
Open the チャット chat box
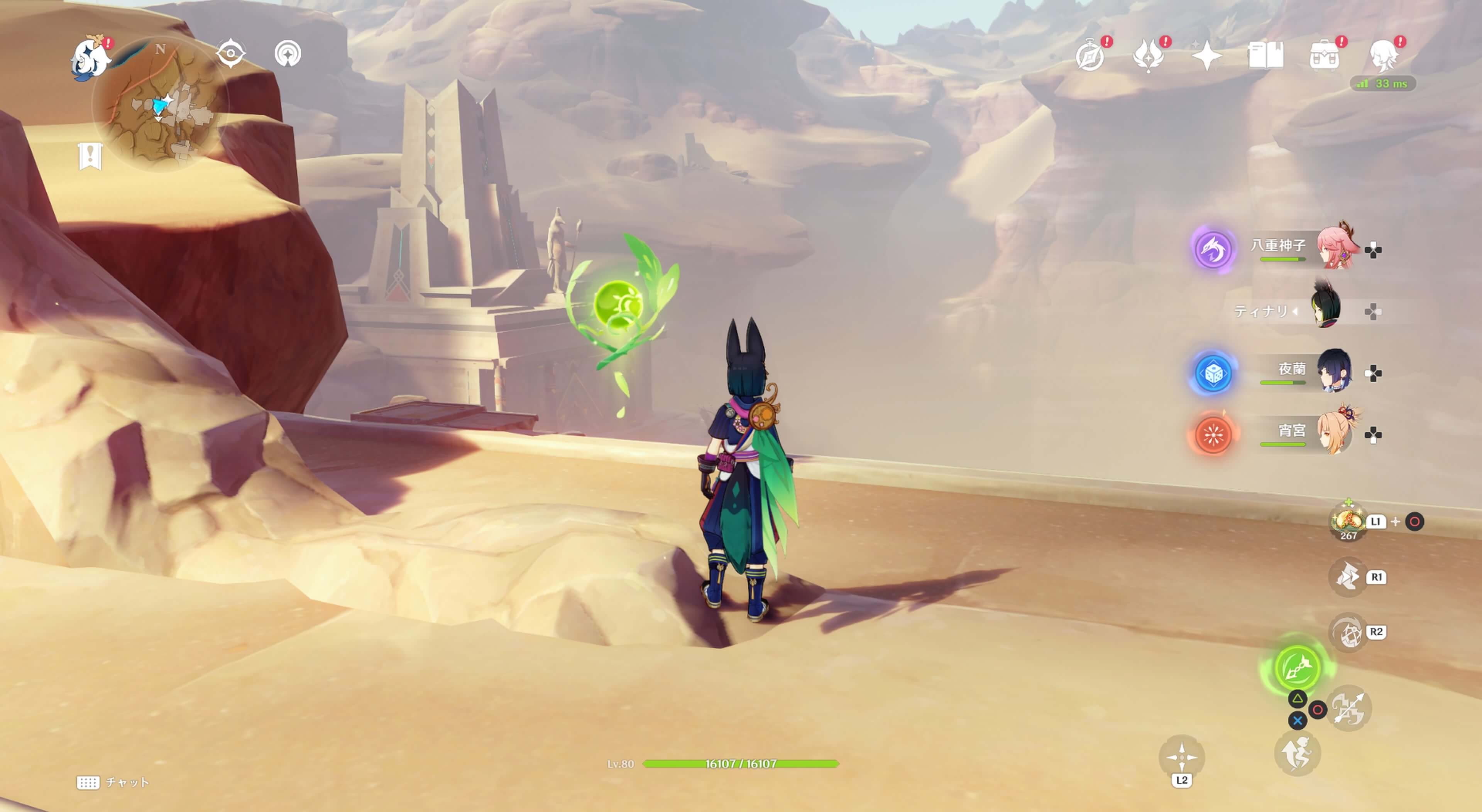coord(113,782)
